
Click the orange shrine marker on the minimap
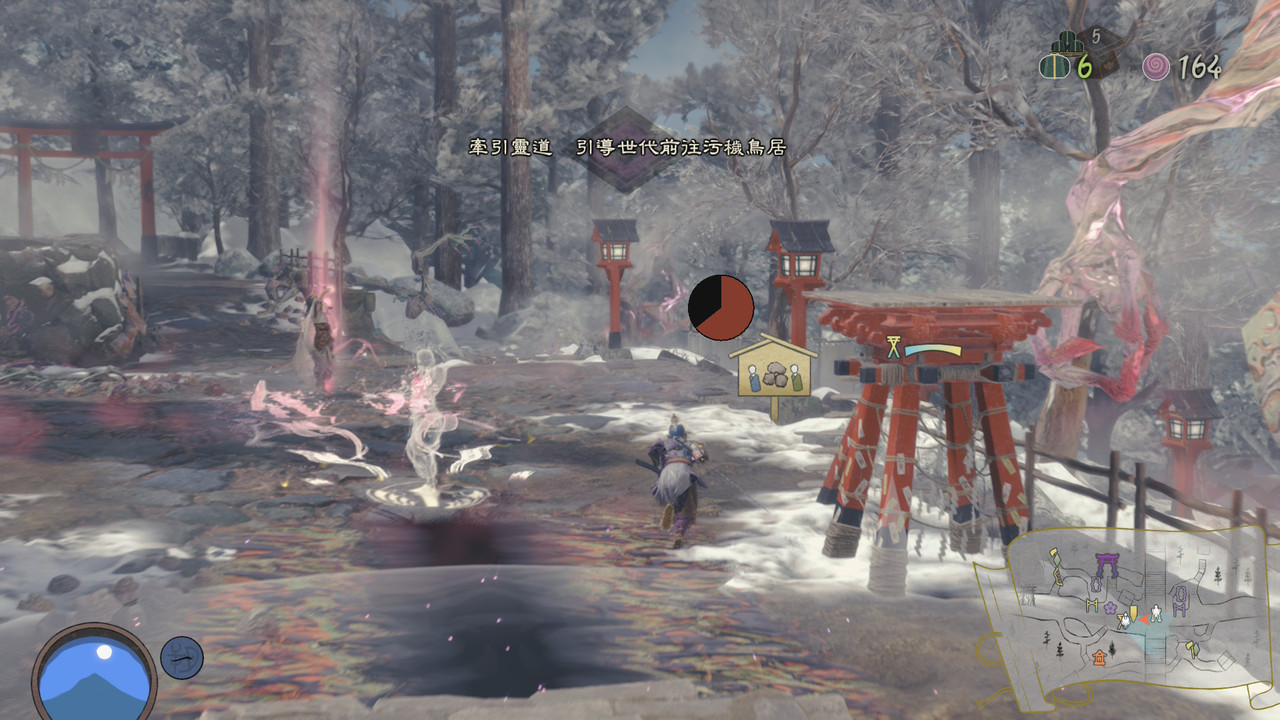coord(1100,656)
